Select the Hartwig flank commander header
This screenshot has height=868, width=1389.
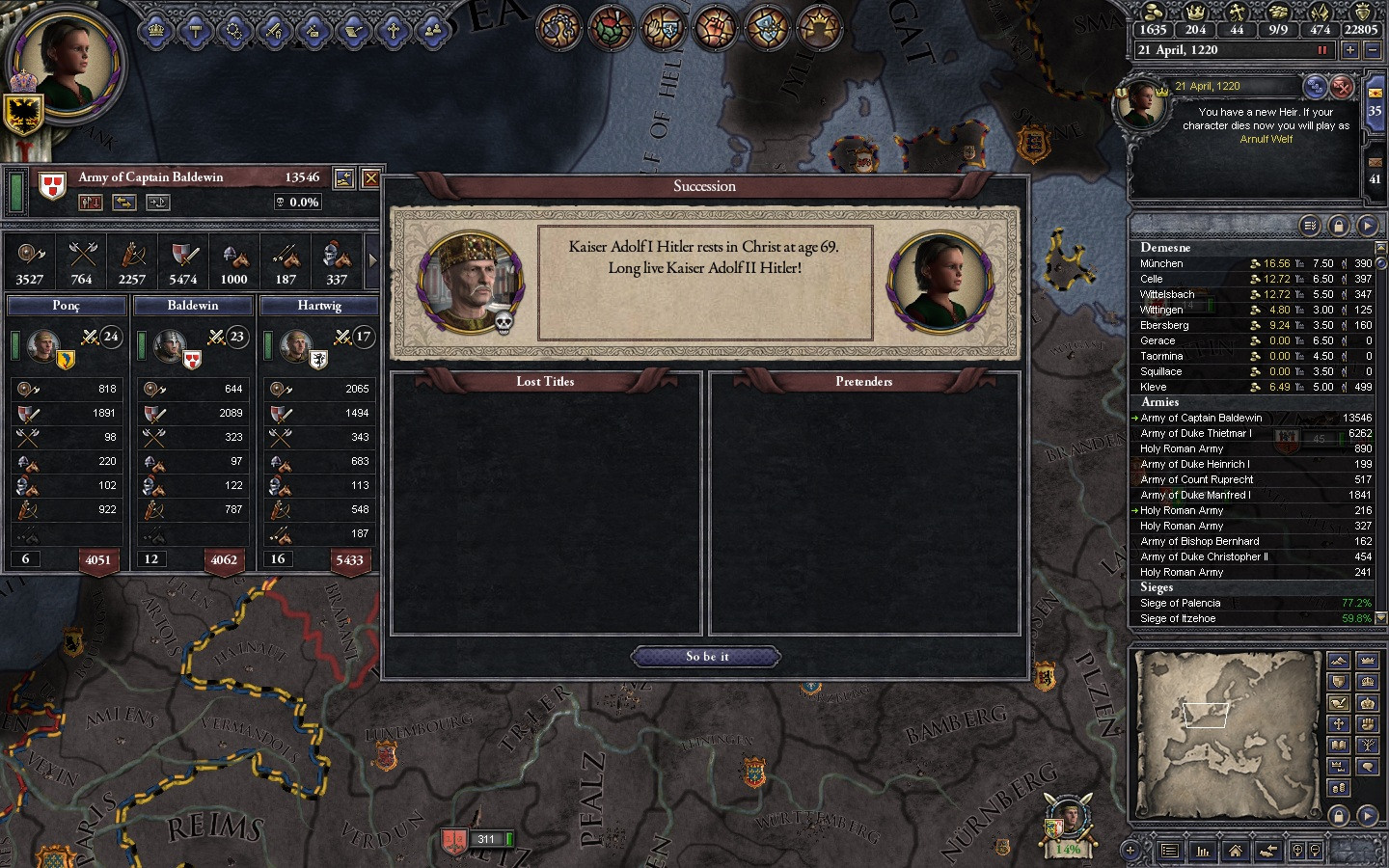tap(319, 306)
